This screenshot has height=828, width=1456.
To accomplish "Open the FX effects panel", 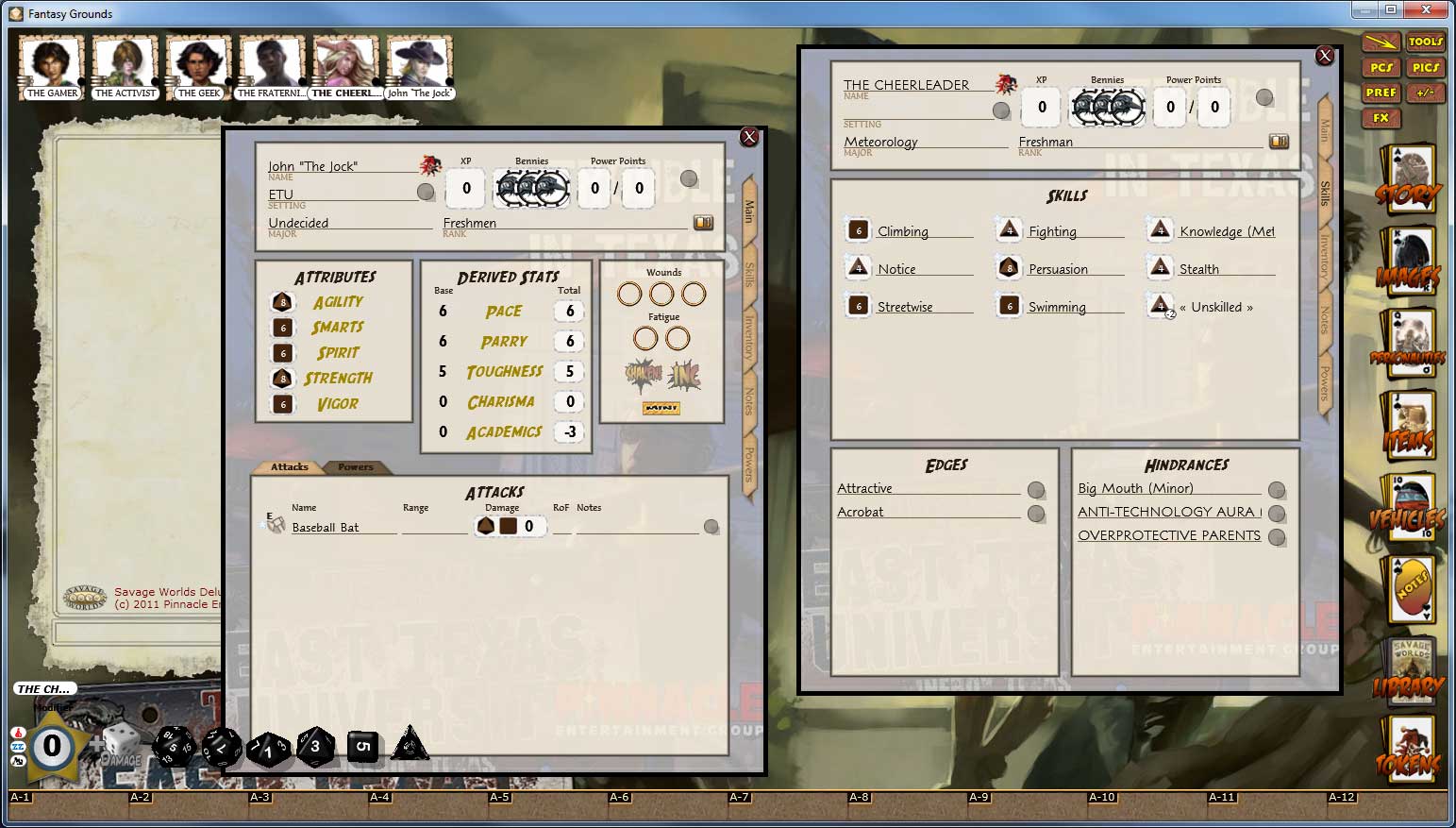I will tap(1381, 117).
